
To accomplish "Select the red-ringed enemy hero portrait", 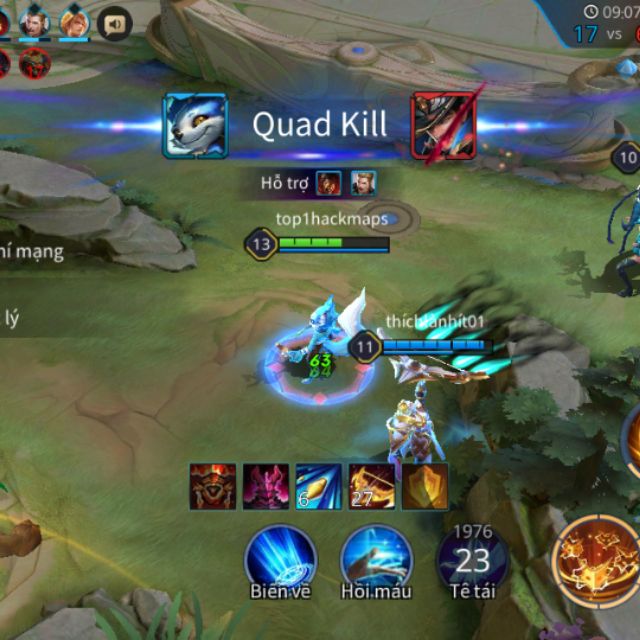I will tap(35, 62).
